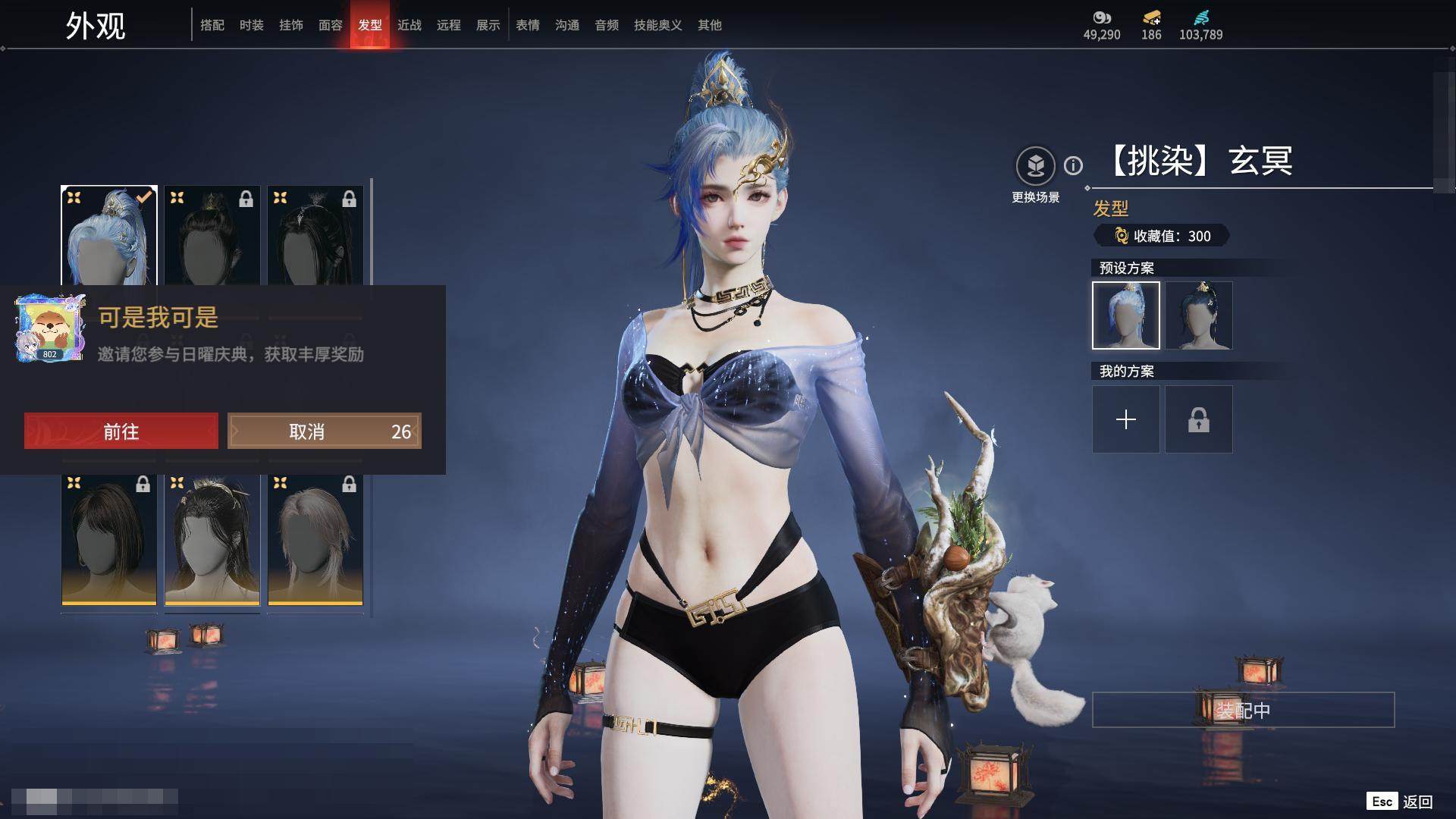Add a new custom scheme slot
The image size is (1456, 819).
pyautogui.click(x=1126, y=419)
